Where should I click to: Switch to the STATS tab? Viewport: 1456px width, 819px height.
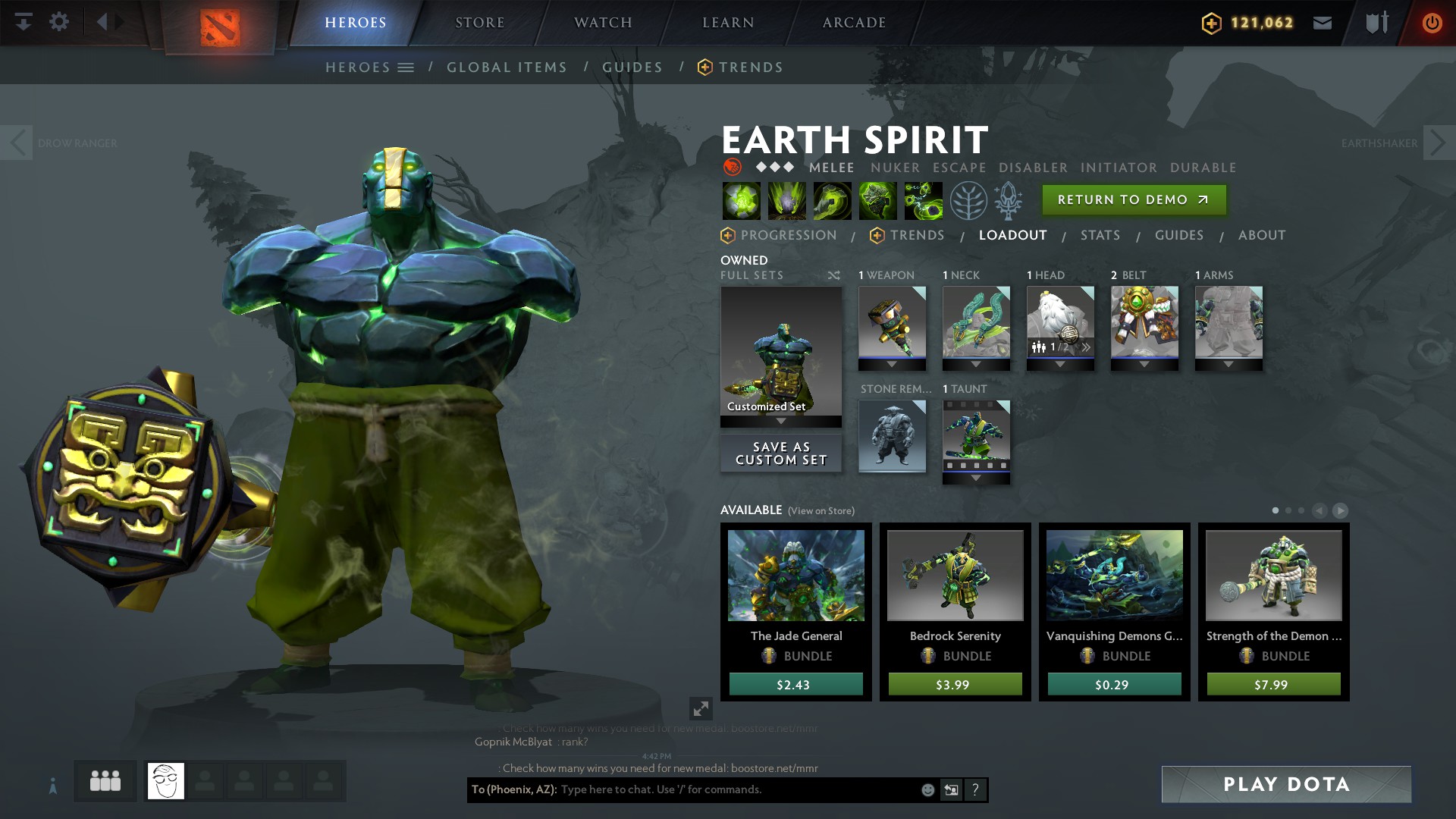[1100, 235]
